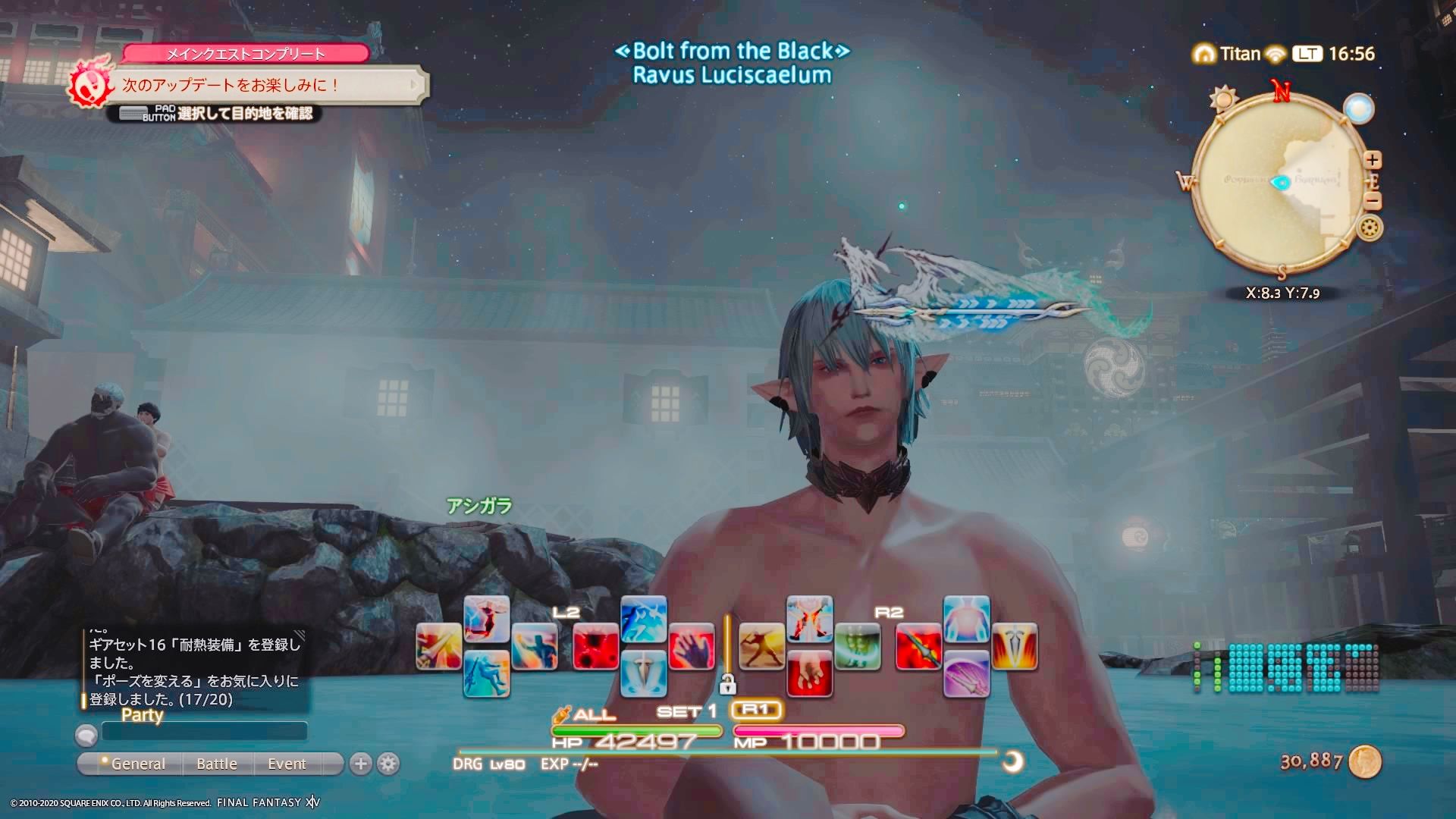The height and width of the screenshot is (819, 1456).
Task: Use the downward dagger blue ability
Action: click(643, 673)
